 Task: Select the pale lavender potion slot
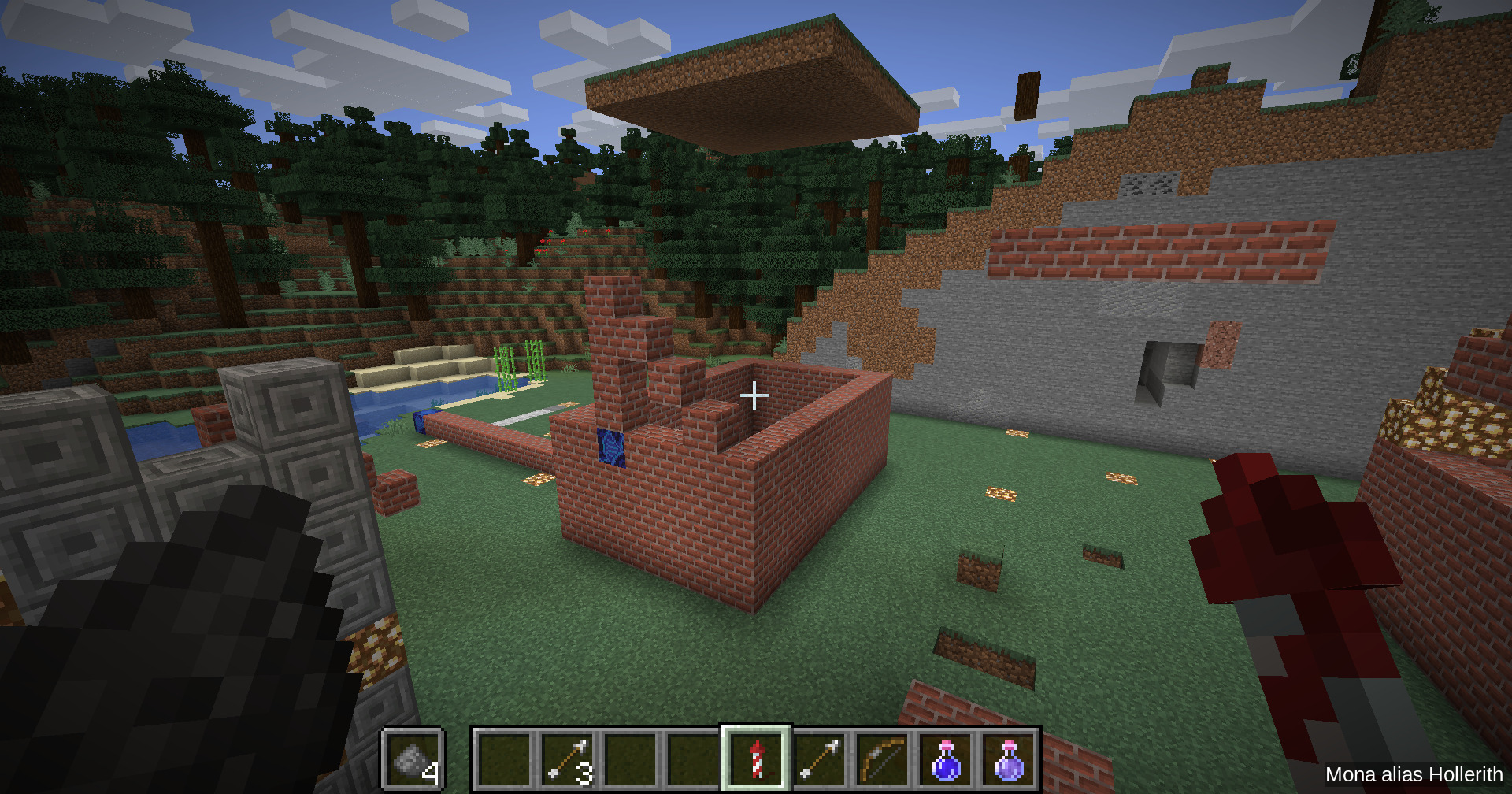1009,759
